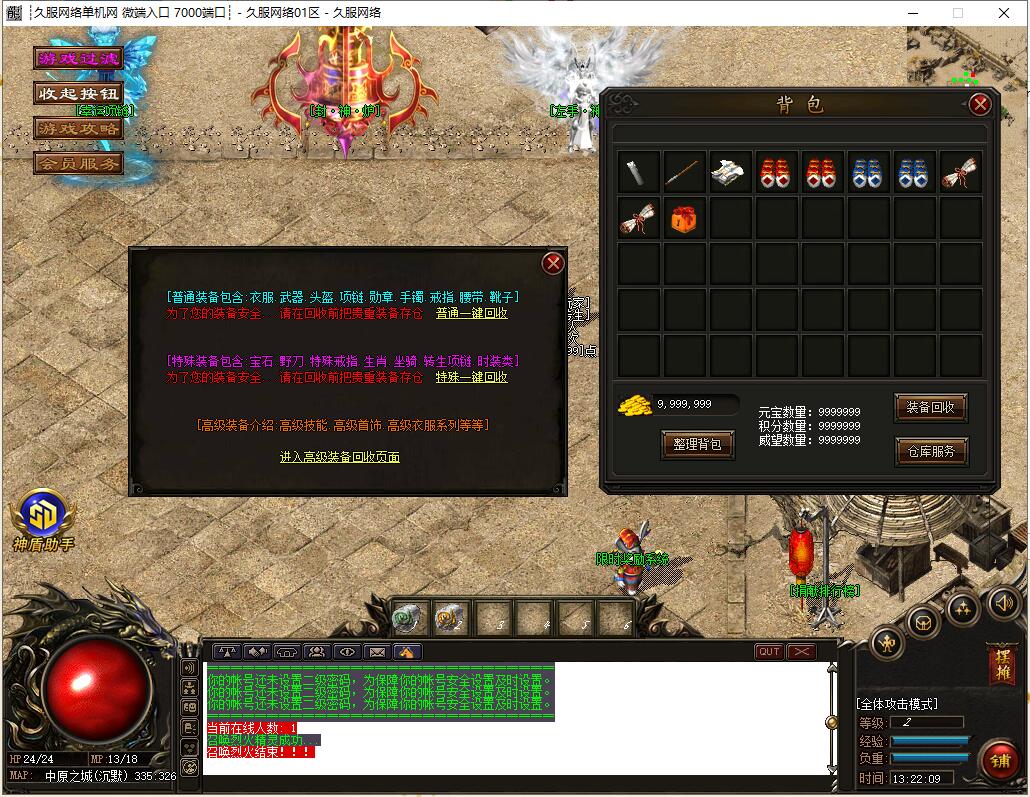Select the wooden staff item in backpack
Screen dimensions: 1030x797
click(685, 172)
